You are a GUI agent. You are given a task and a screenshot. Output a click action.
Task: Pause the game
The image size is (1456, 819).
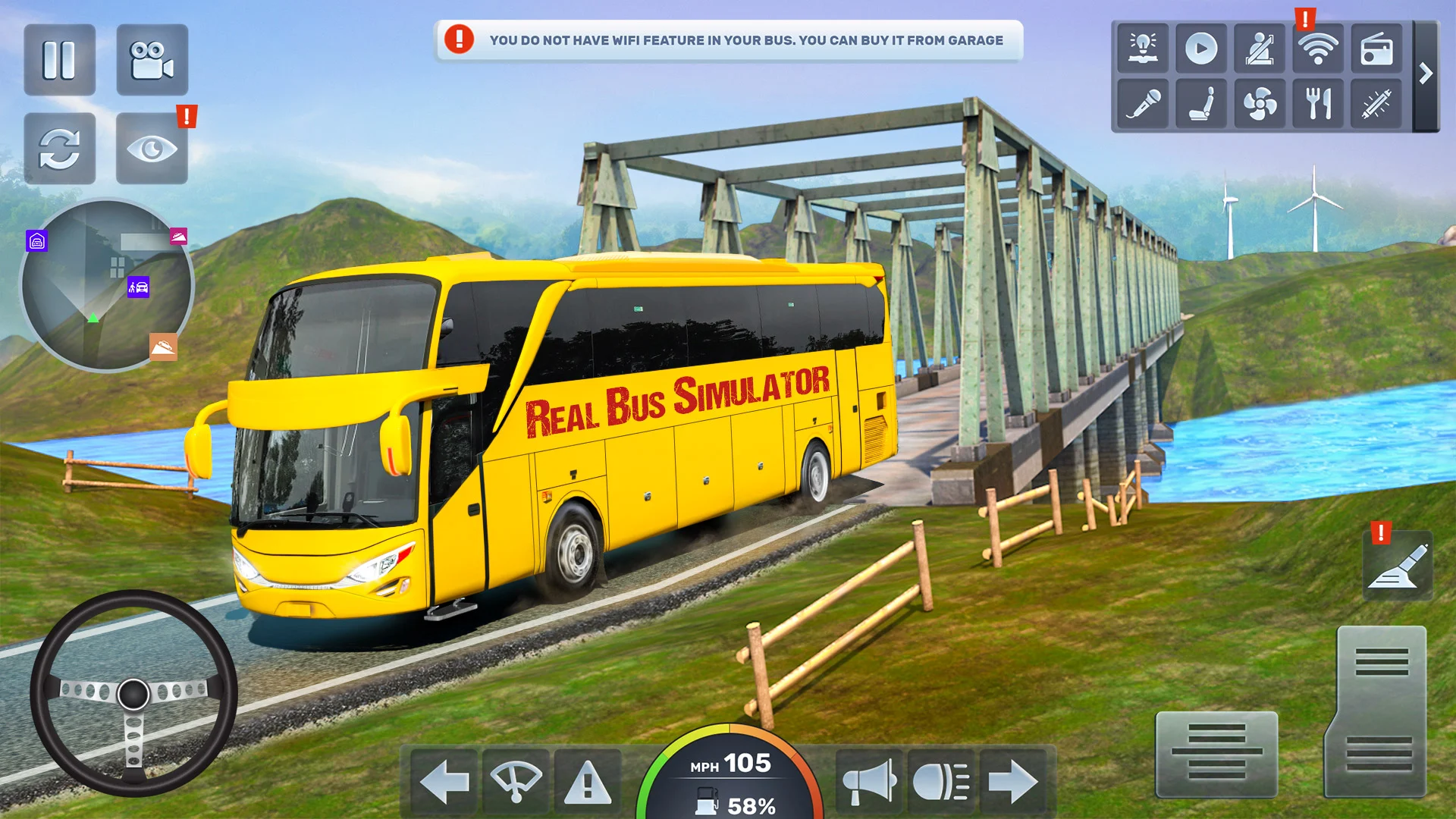(59, 60)
